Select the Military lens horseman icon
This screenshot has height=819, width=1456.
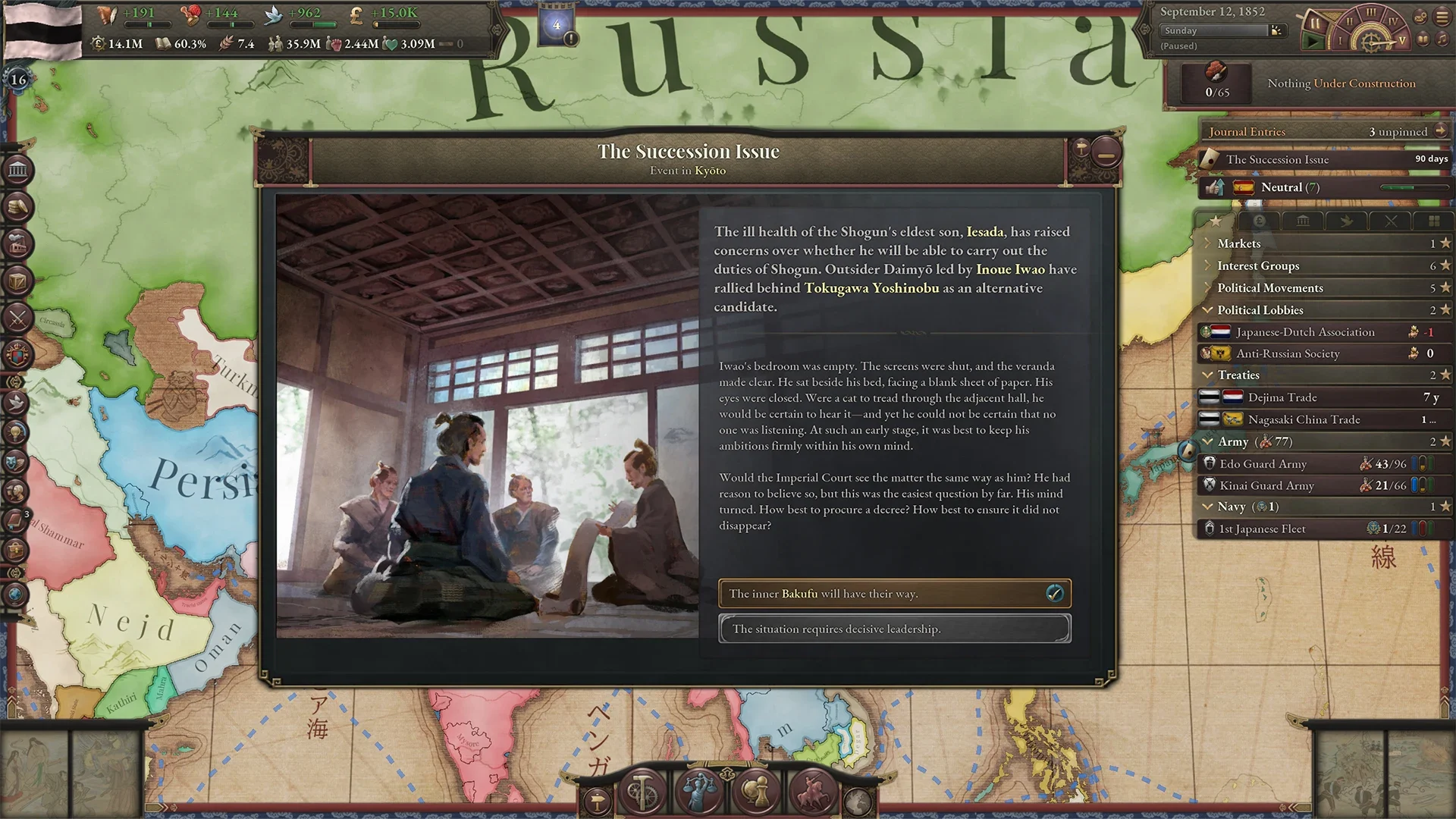(812, 791)
